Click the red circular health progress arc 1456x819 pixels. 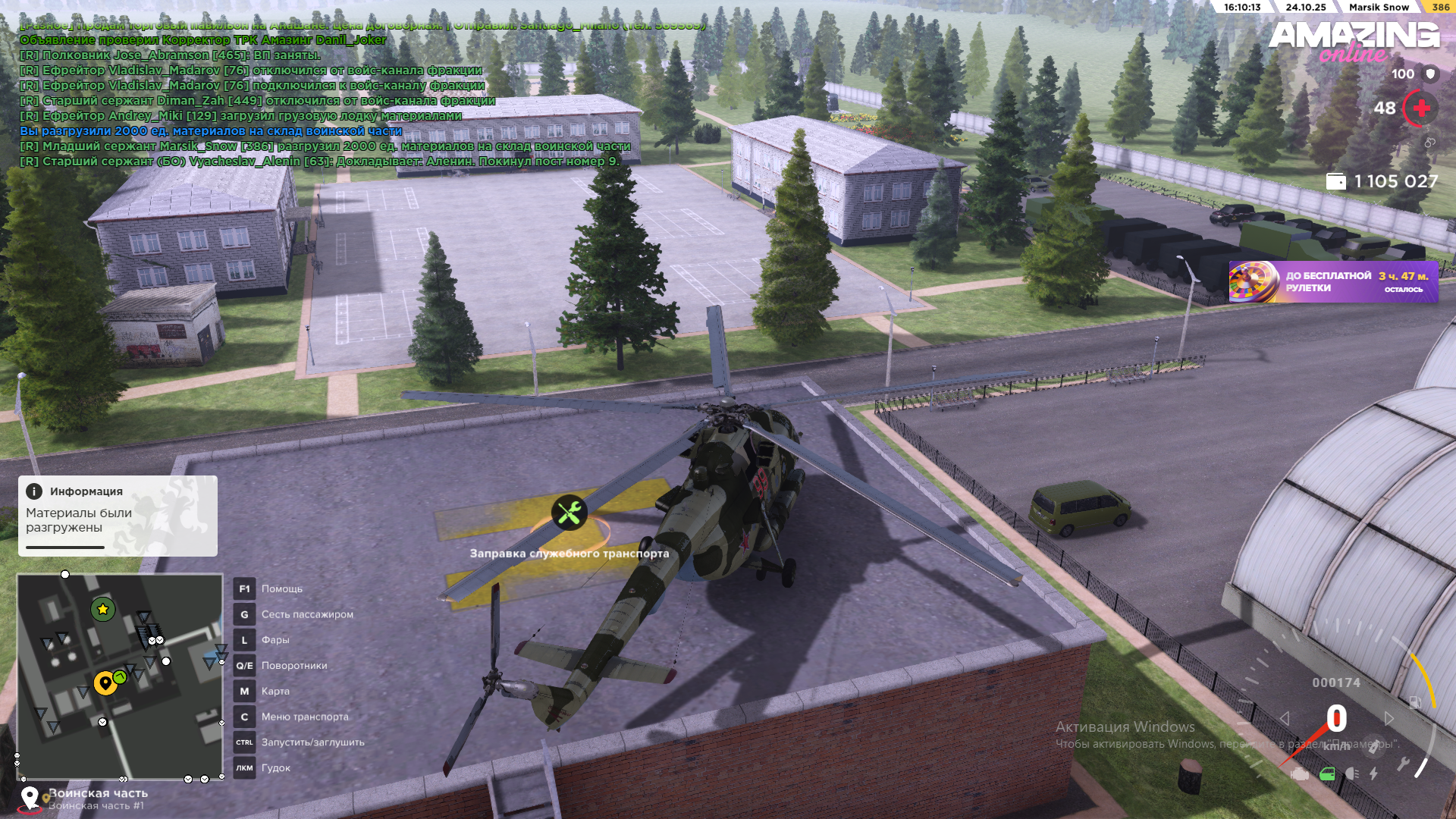1404,108
